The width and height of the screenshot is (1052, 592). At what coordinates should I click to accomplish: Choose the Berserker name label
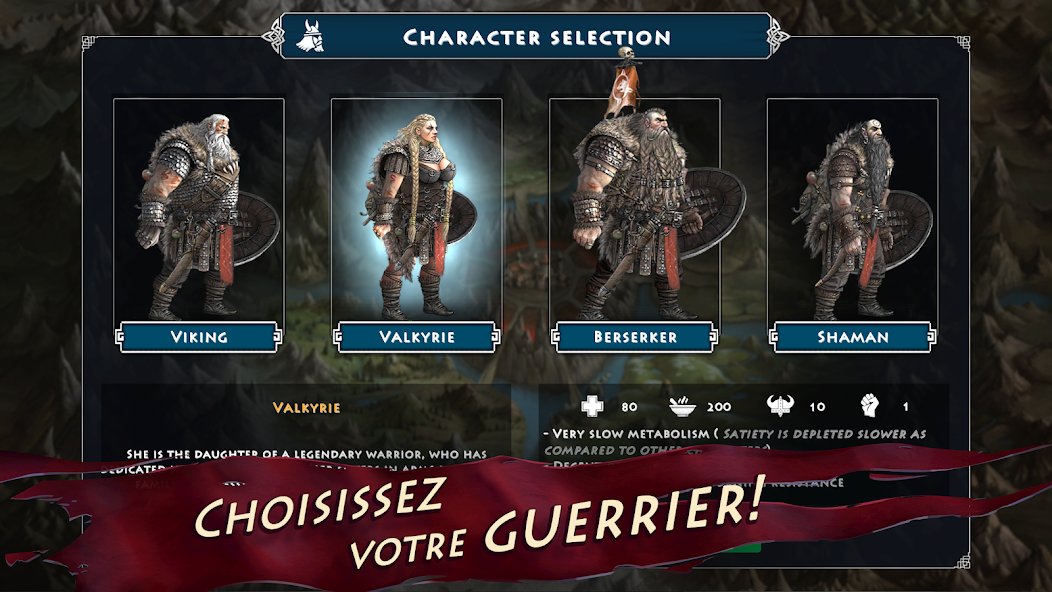click(x=634, y=337)
